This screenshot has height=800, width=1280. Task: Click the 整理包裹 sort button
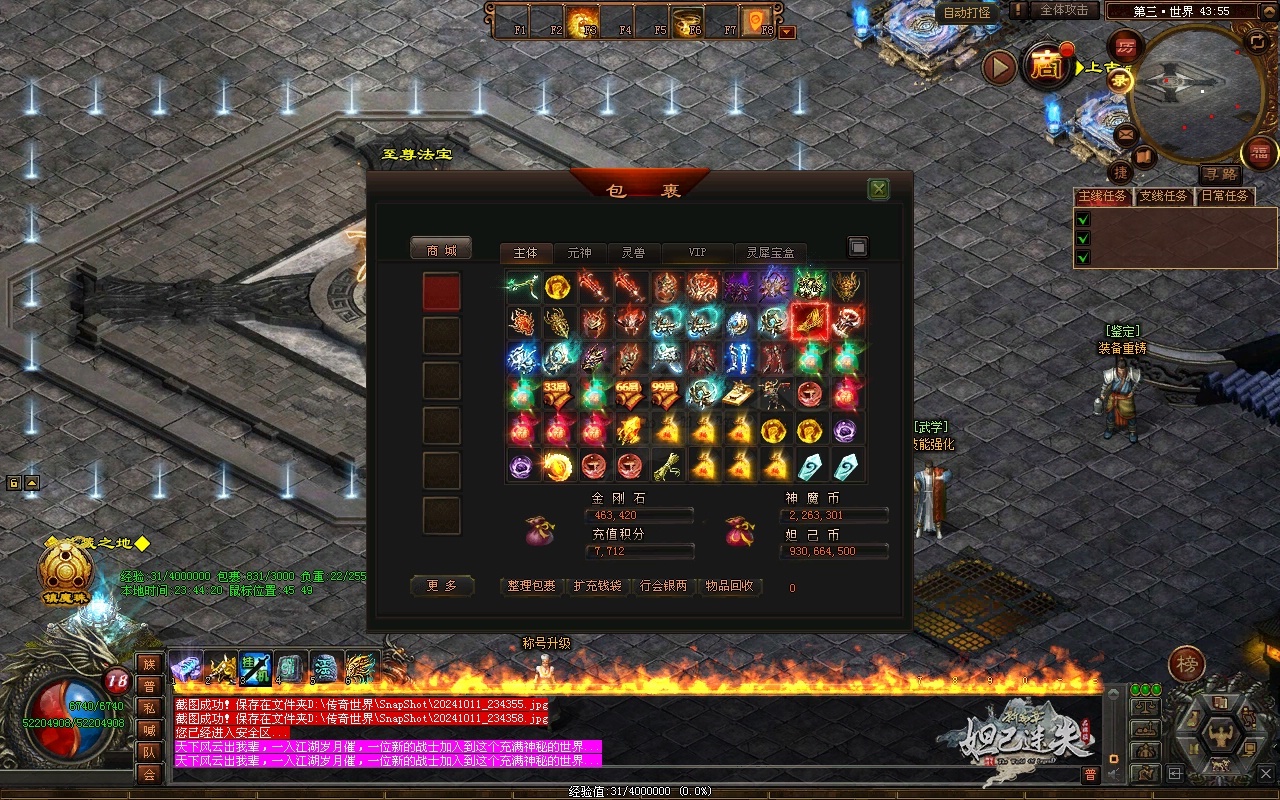(x=531, y=586)
